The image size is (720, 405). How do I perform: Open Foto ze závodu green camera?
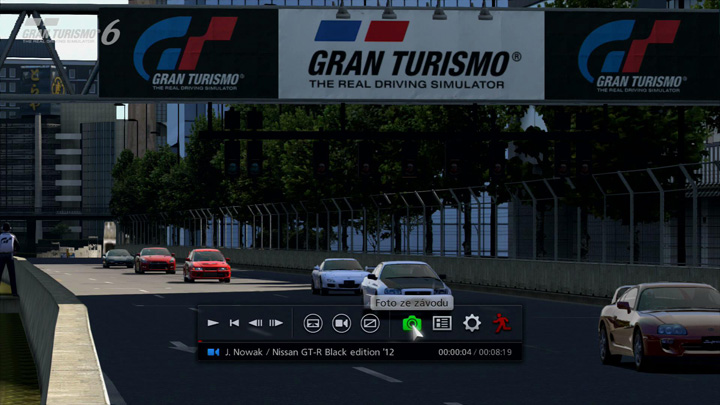click(x=411, y=323)
